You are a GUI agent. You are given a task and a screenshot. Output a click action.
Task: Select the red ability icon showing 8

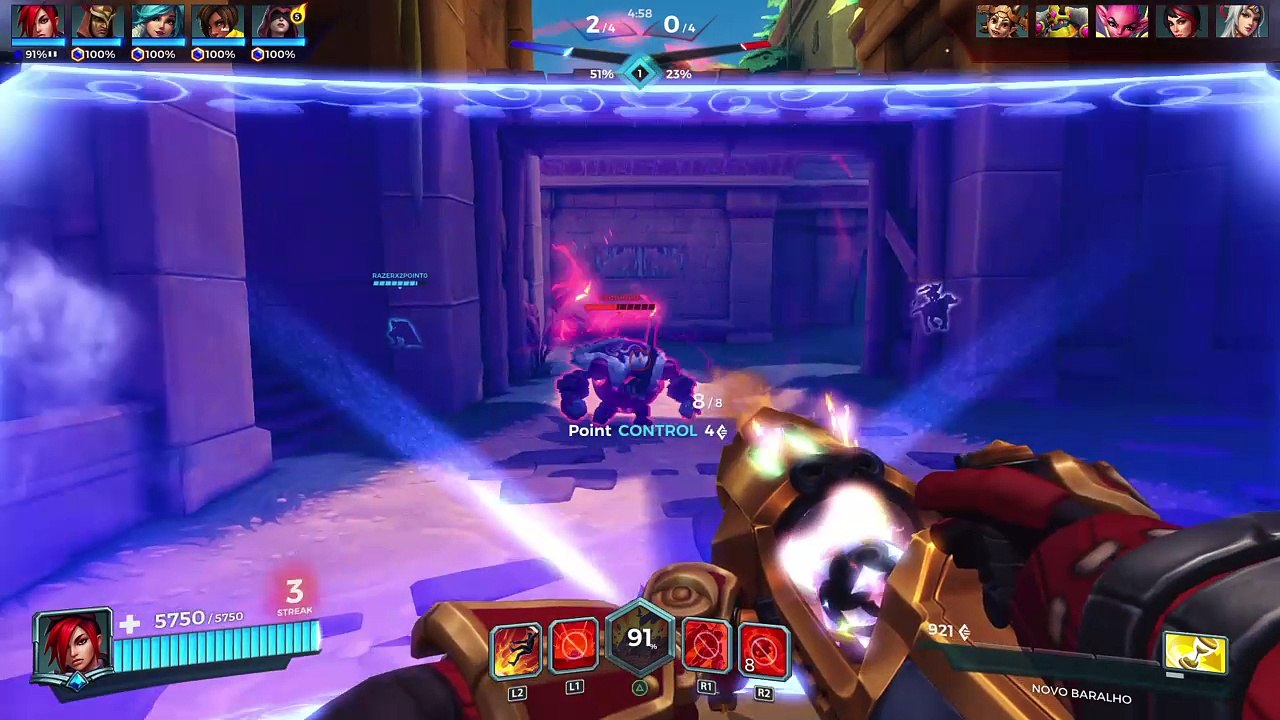[764, 649]
